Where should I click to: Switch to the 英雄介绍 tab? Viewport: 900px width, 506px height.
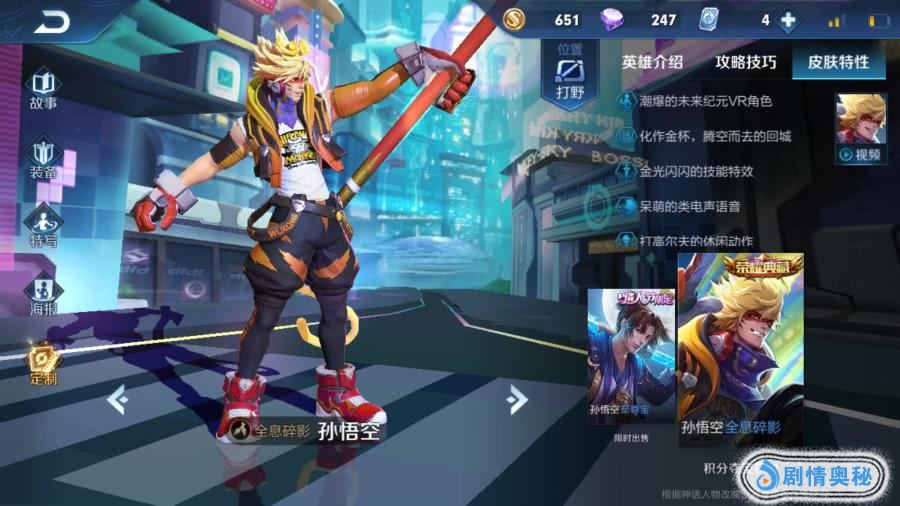652,62
